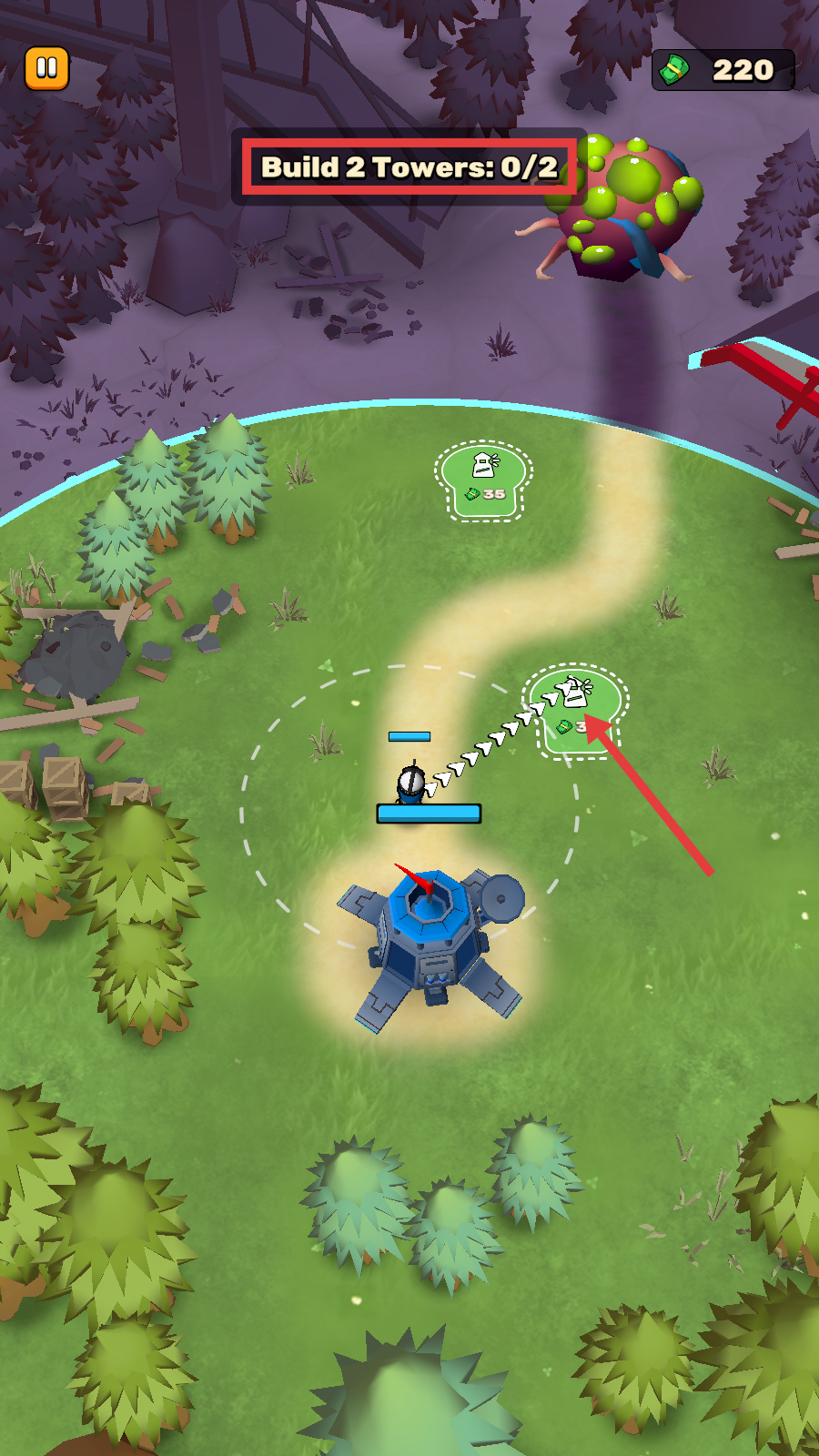Screen dimensions: 819x1456
Task: Pause the game with the orange button
Action: click(x=46, y=68)
